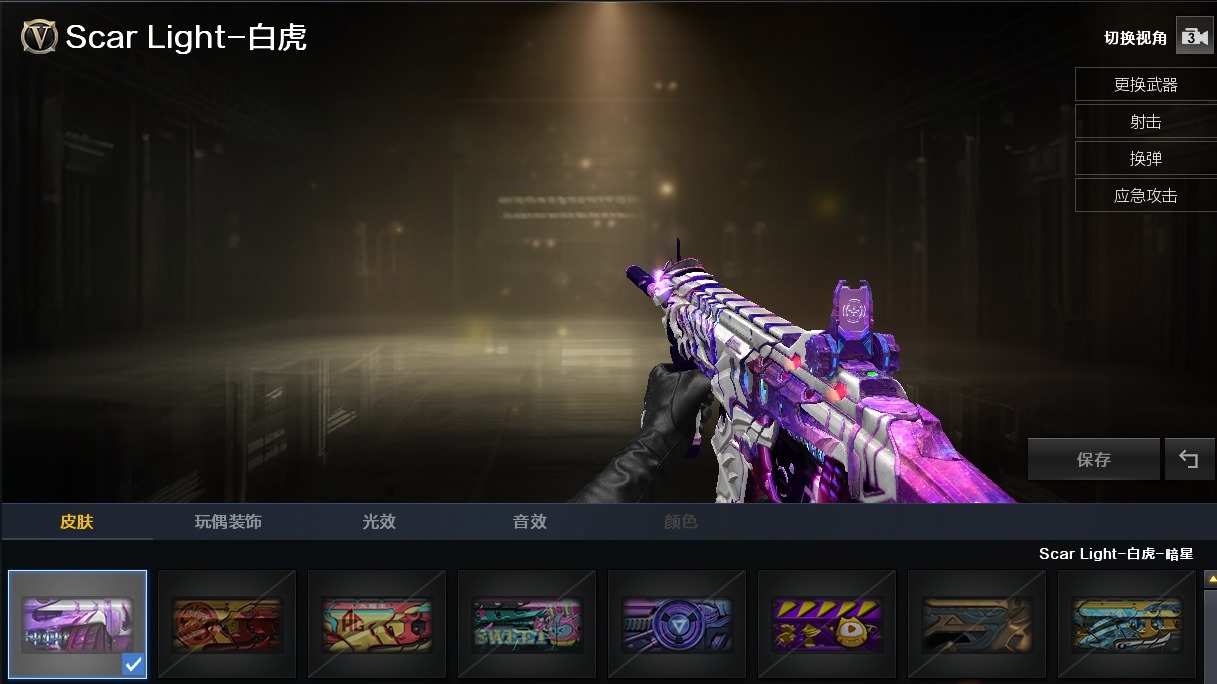The height and width of the screenshot is (684, 1217).
Task: Switch to the 光效 (light effect) tab
Action: coord(379,522)
